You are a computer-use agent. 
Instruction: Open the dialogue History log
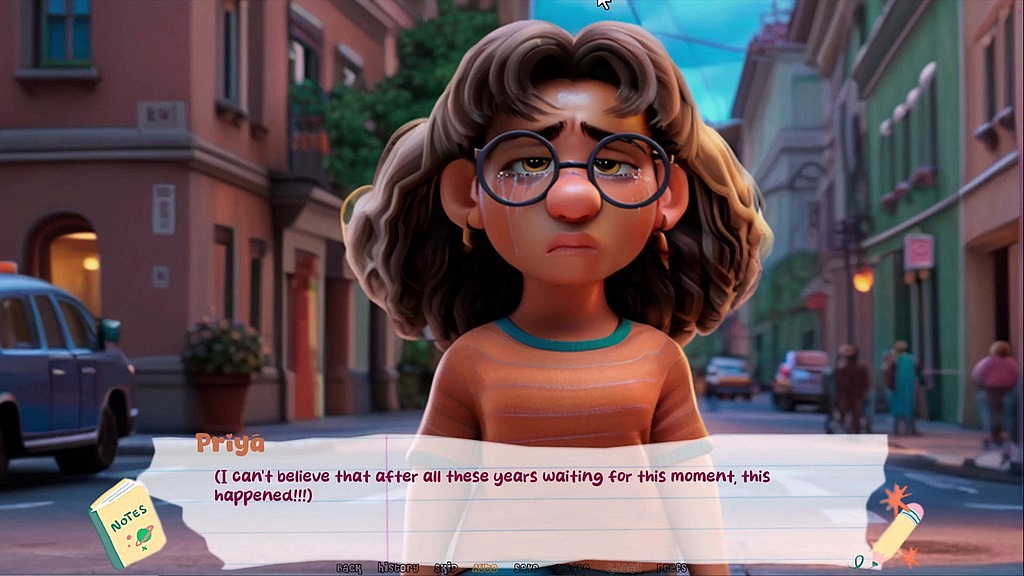tap(398, 568)
